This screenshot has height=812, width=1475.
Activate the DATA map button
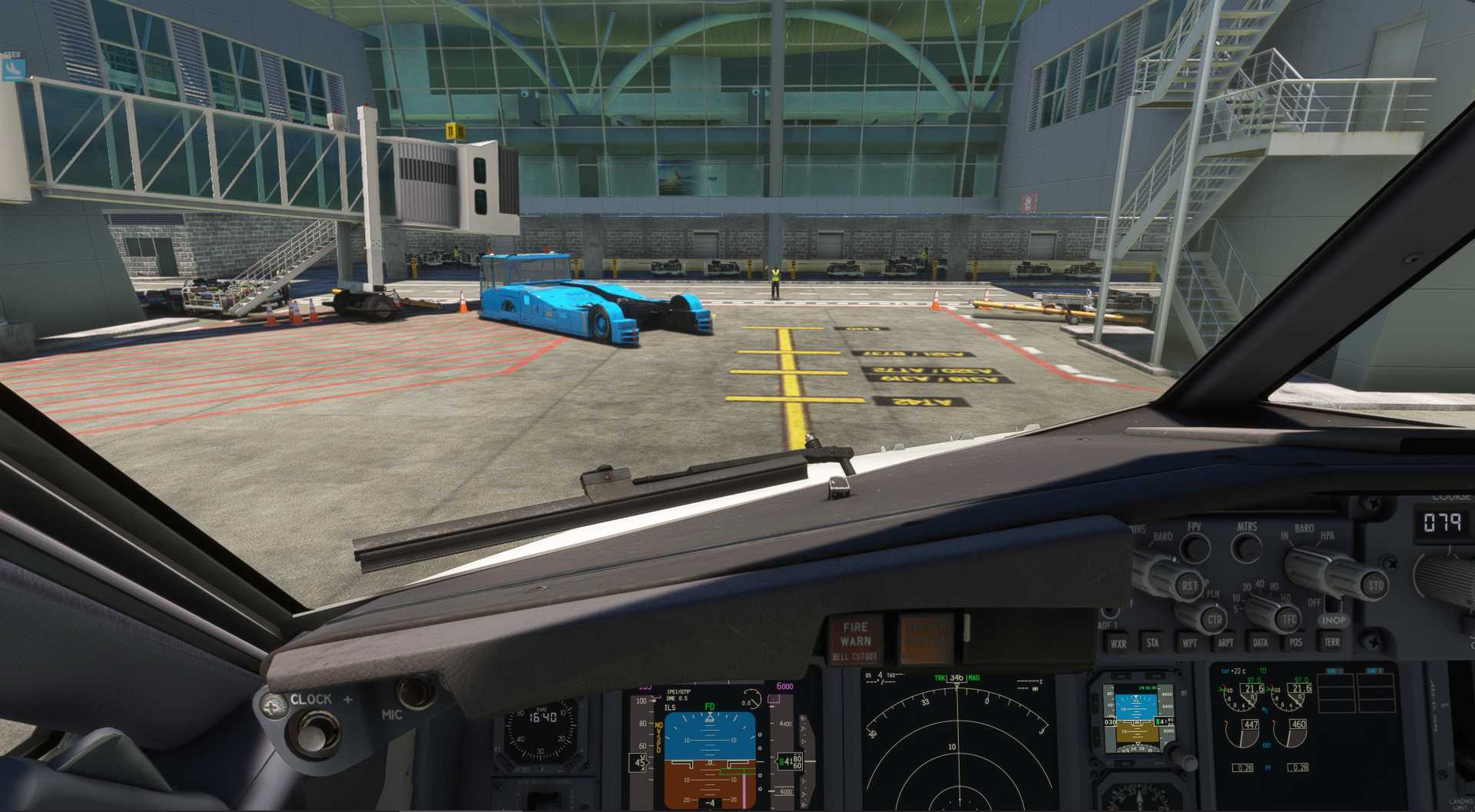[x=1261, y=642]
